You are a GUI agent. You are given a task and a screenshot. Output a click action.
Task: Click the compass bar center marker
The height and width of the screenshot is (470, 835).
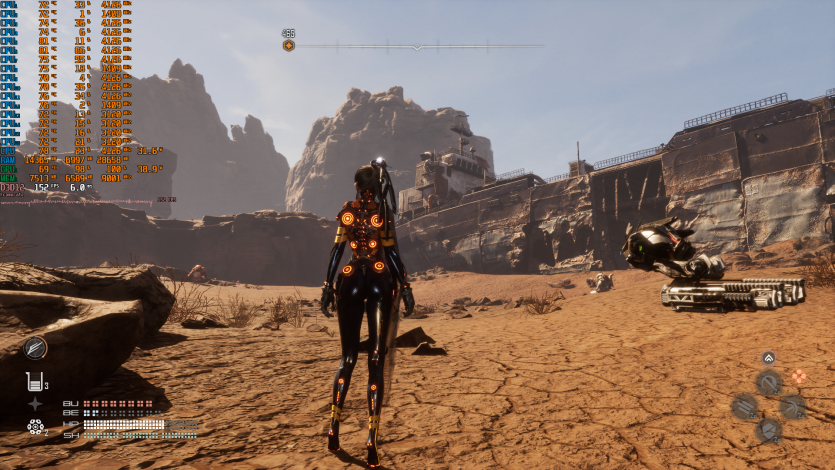click(x=418, y=46)
